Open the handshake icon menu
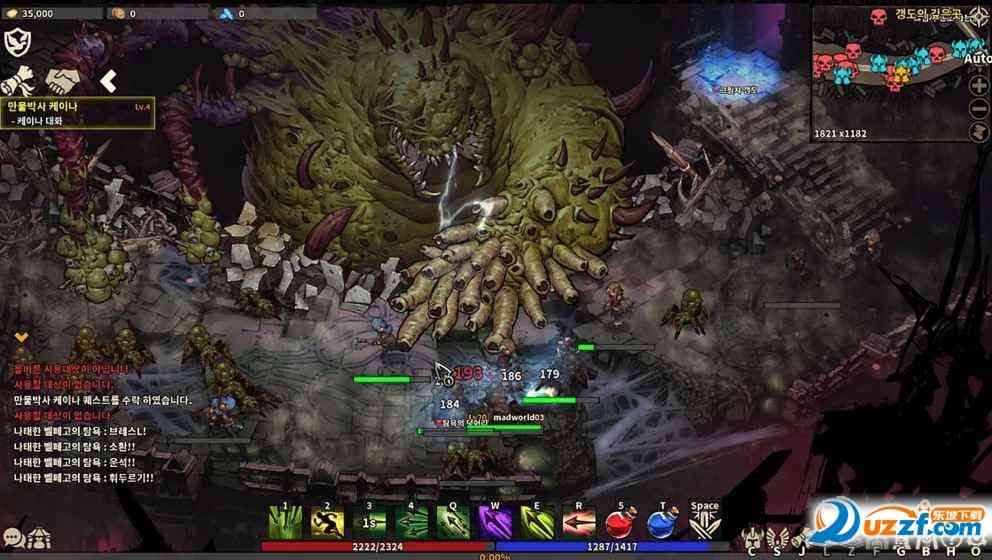 pos(65,79)
